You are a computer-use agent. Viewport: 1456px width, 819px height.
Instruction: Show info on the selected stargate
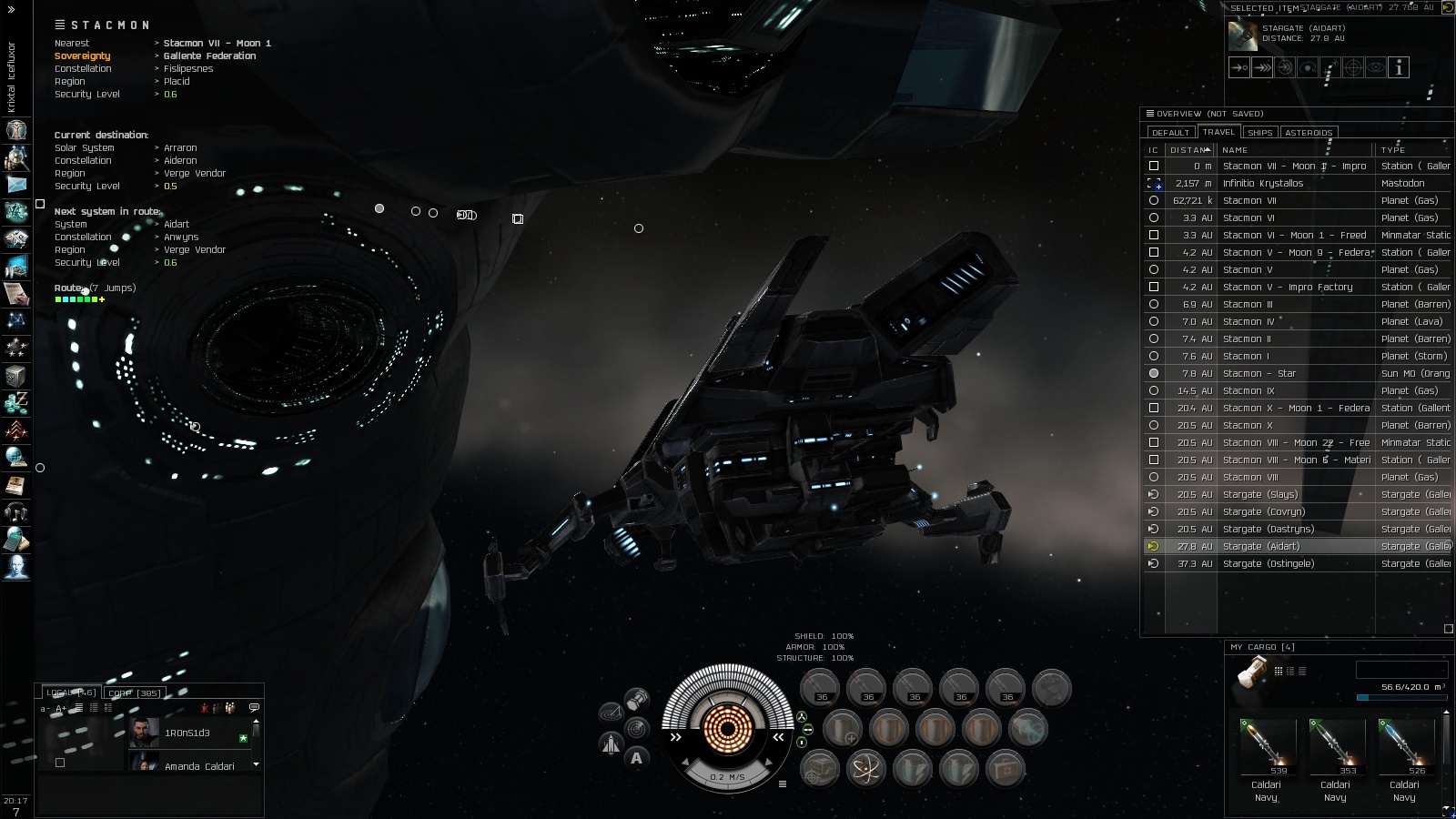coord(1399,67)
